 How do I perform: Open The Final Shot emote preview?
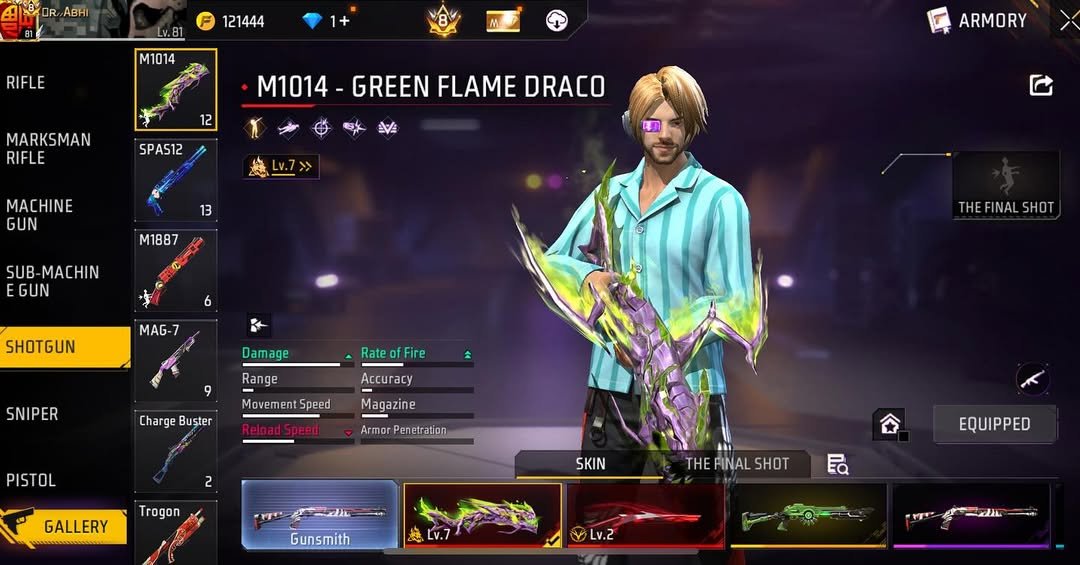tap(1006, 185)
